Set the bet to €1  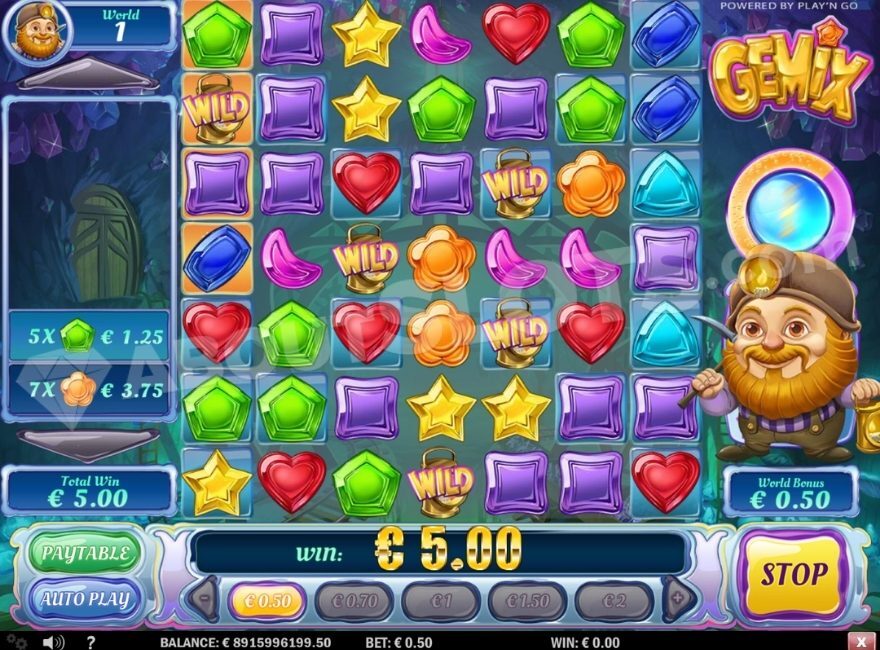441,601
